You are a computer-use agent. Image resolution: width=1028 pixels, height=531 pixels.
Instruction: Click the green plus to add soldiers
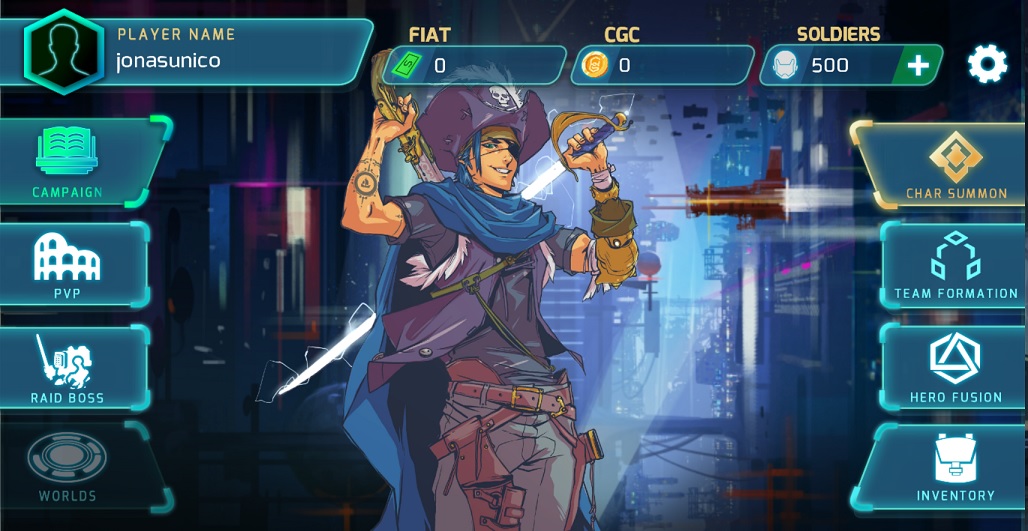tap(917, 66)
